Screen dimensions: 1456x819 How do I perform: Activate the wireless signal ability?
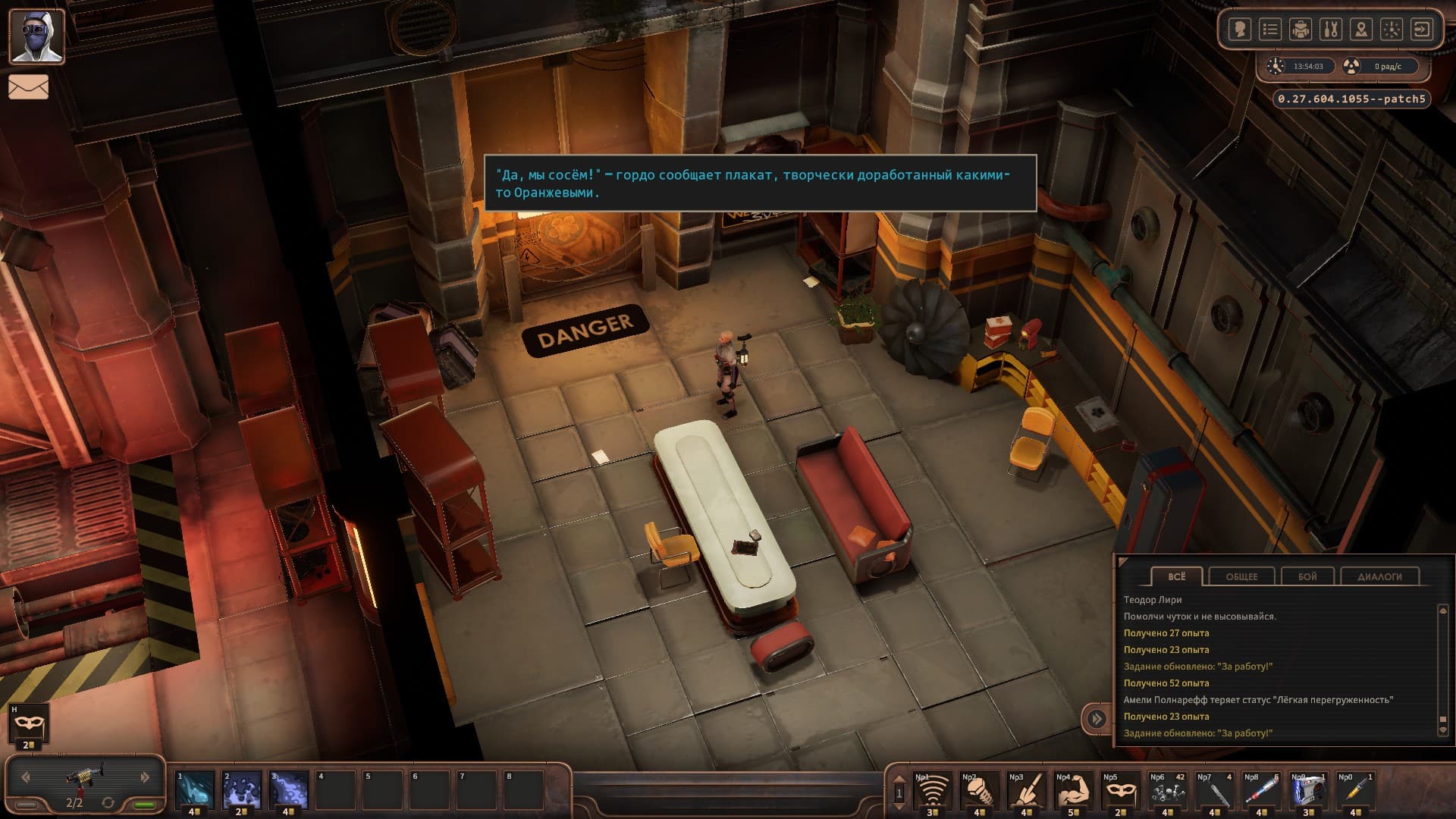pyautogui.click(x=932, y=792)
